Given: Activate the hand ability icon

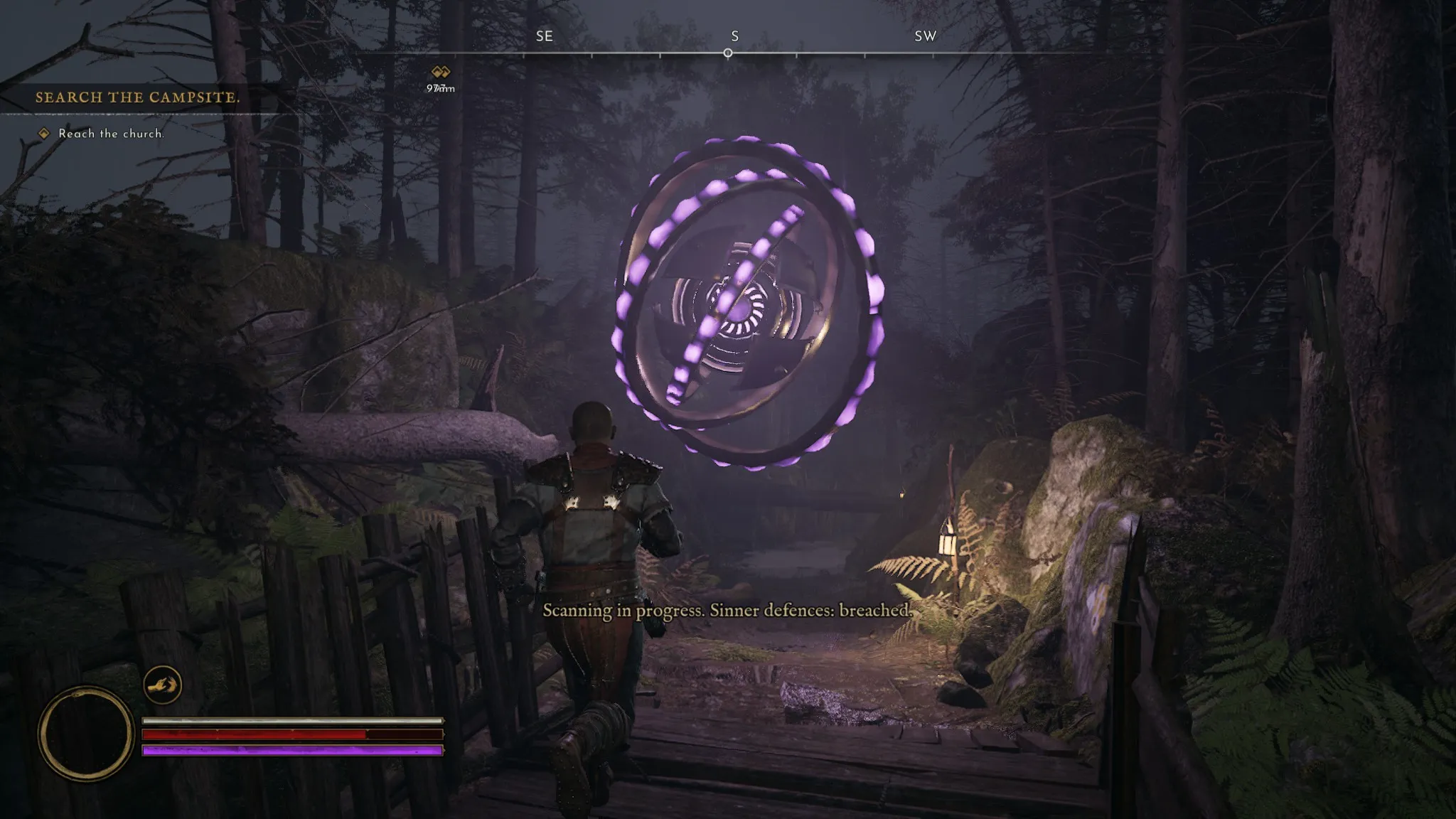Looking at the screenshot, I should click(163, 685).
